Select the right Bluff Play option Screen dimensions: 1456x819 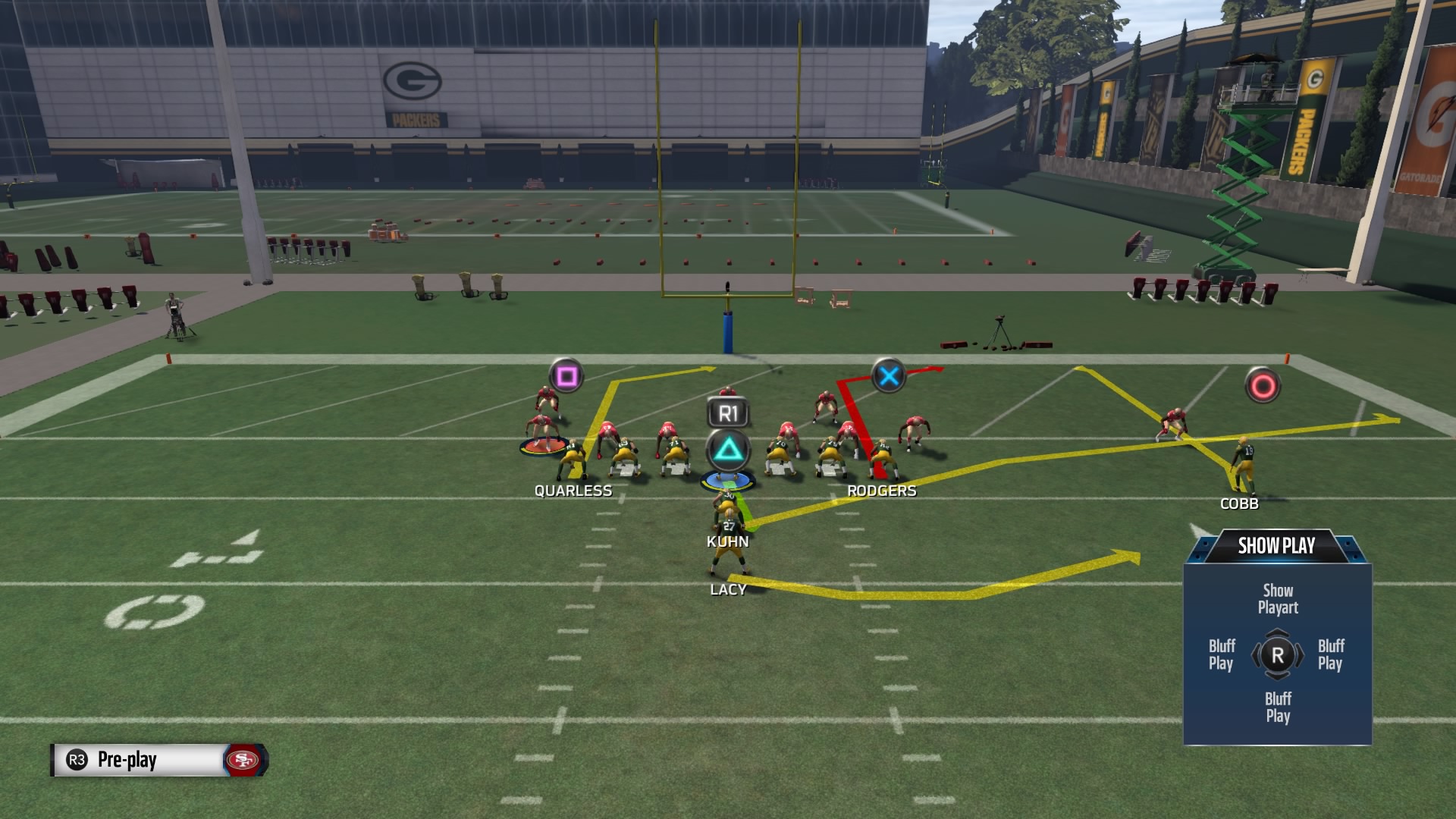[1332, 654]
